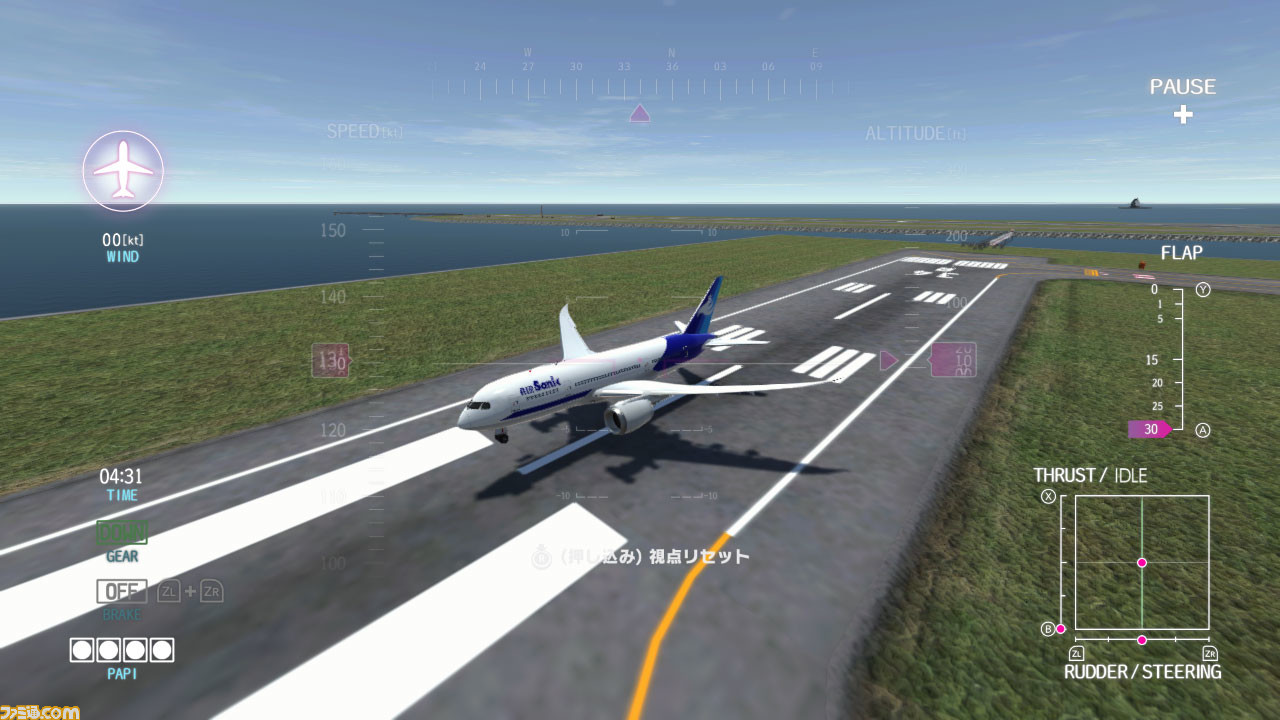Click the ZR icon on the rudder panel
This screenshot has width=1280, height=720.
[x=1209, y=652]
